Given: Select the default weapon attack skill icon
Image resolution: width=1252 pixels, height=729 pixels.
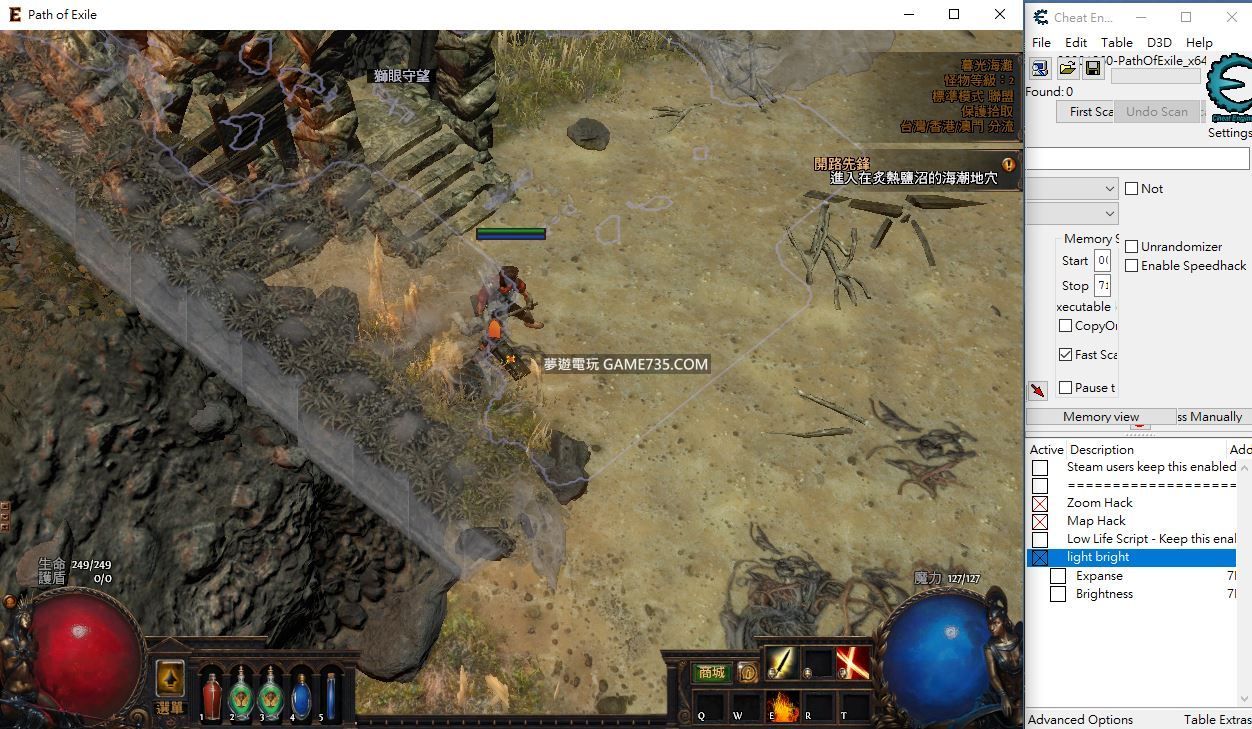Looking at the screenshot, I should pos(780,663).
